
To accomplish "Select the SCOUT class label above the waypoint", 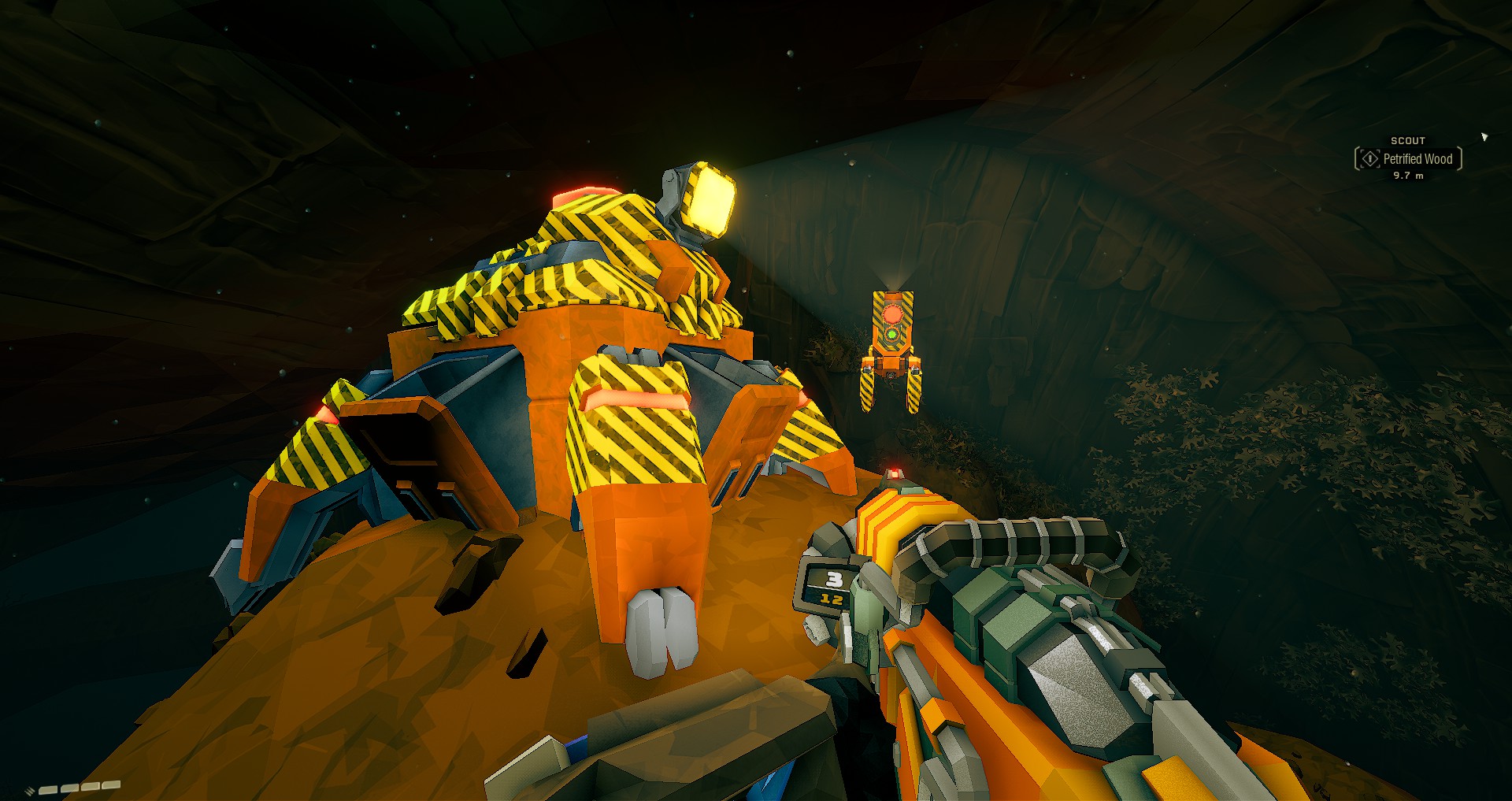I will tap(1408, 139).
